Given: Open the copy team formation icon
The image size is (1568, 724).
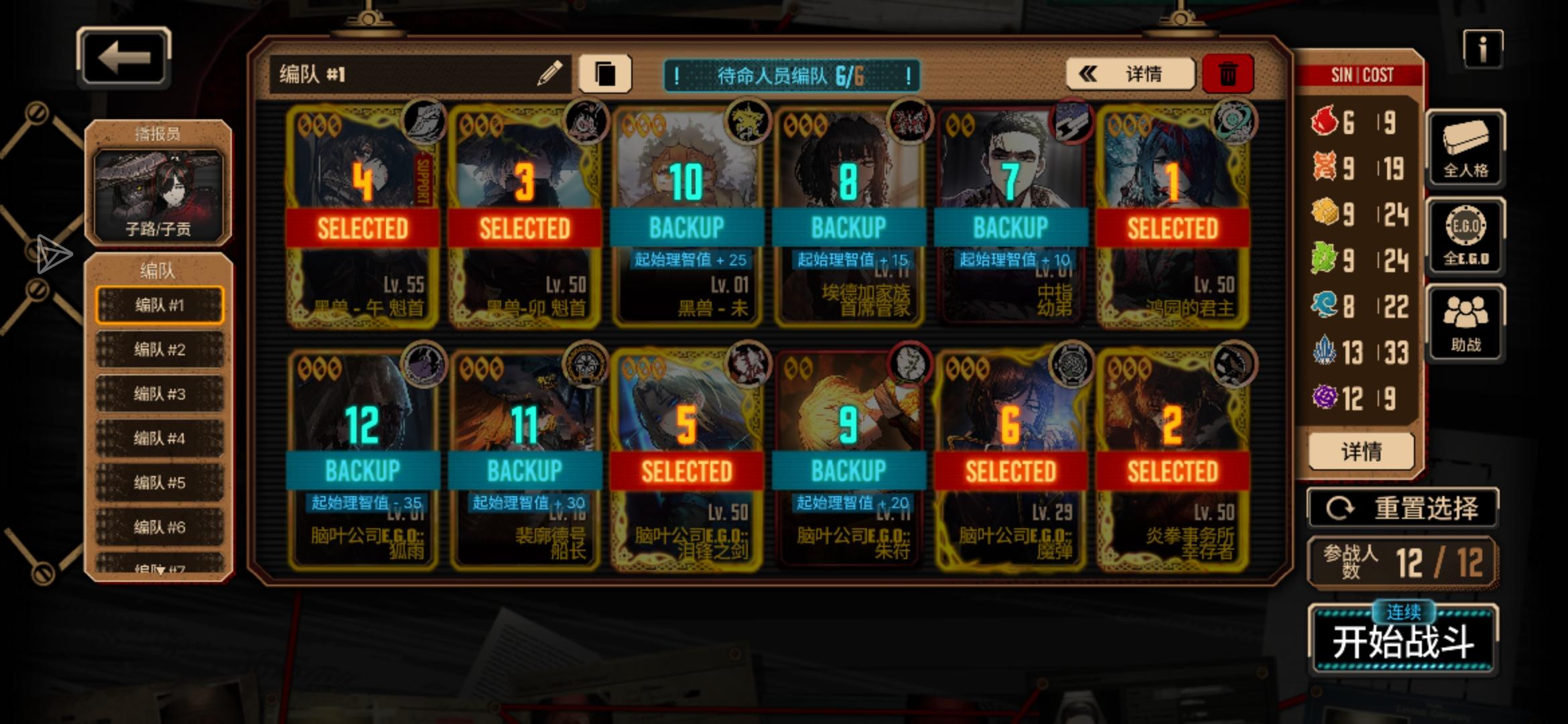Looking at the screenshot, I should click(x=605, y=74).
